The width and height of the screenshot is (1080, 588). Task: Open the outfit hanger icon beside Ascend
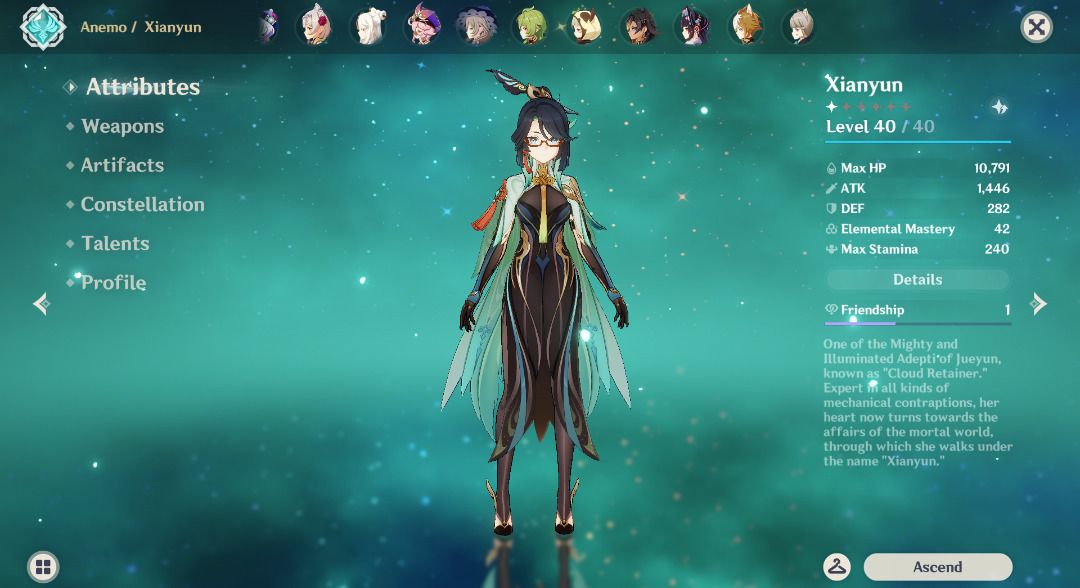(x=837, y=567)
